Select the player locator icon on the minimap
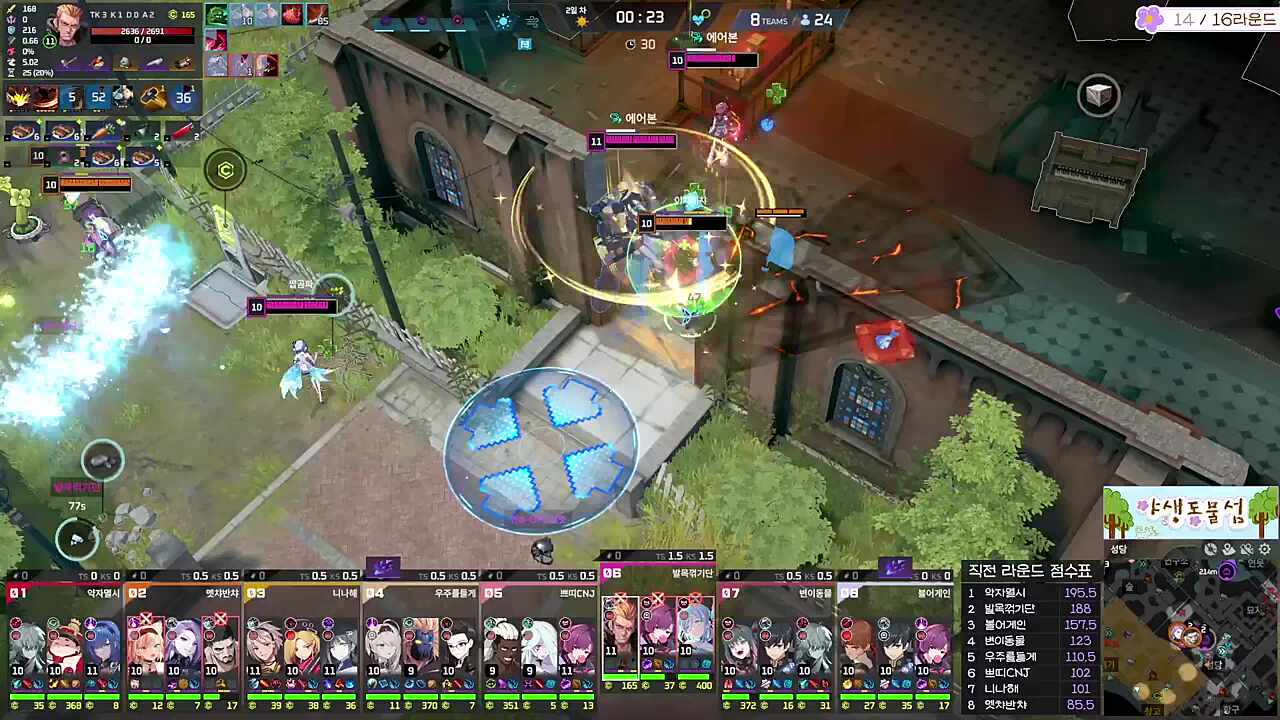The width and height of the screenshot is (1280, 720). tap(1227, 550)
